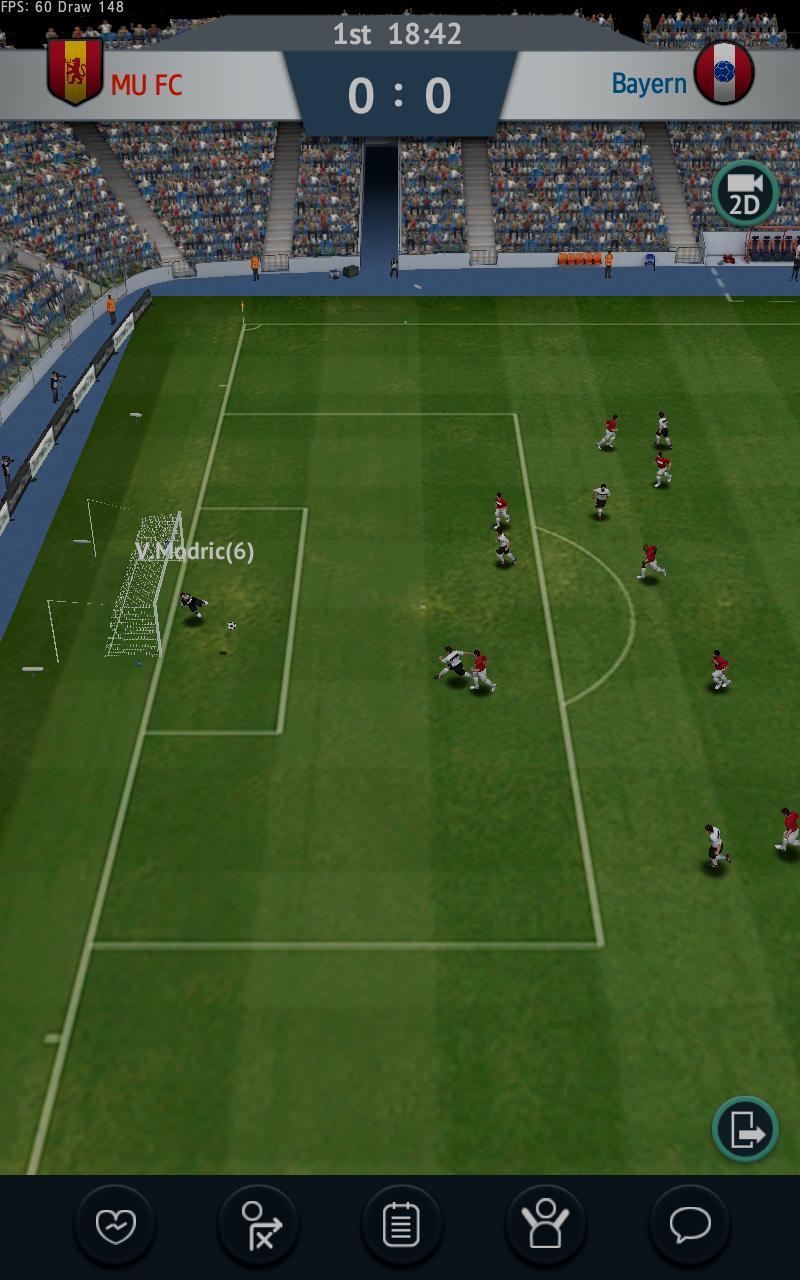This screenshot has height=1280, width=800.
Task: Tap the exit match button
Action: pos(745,1129)
